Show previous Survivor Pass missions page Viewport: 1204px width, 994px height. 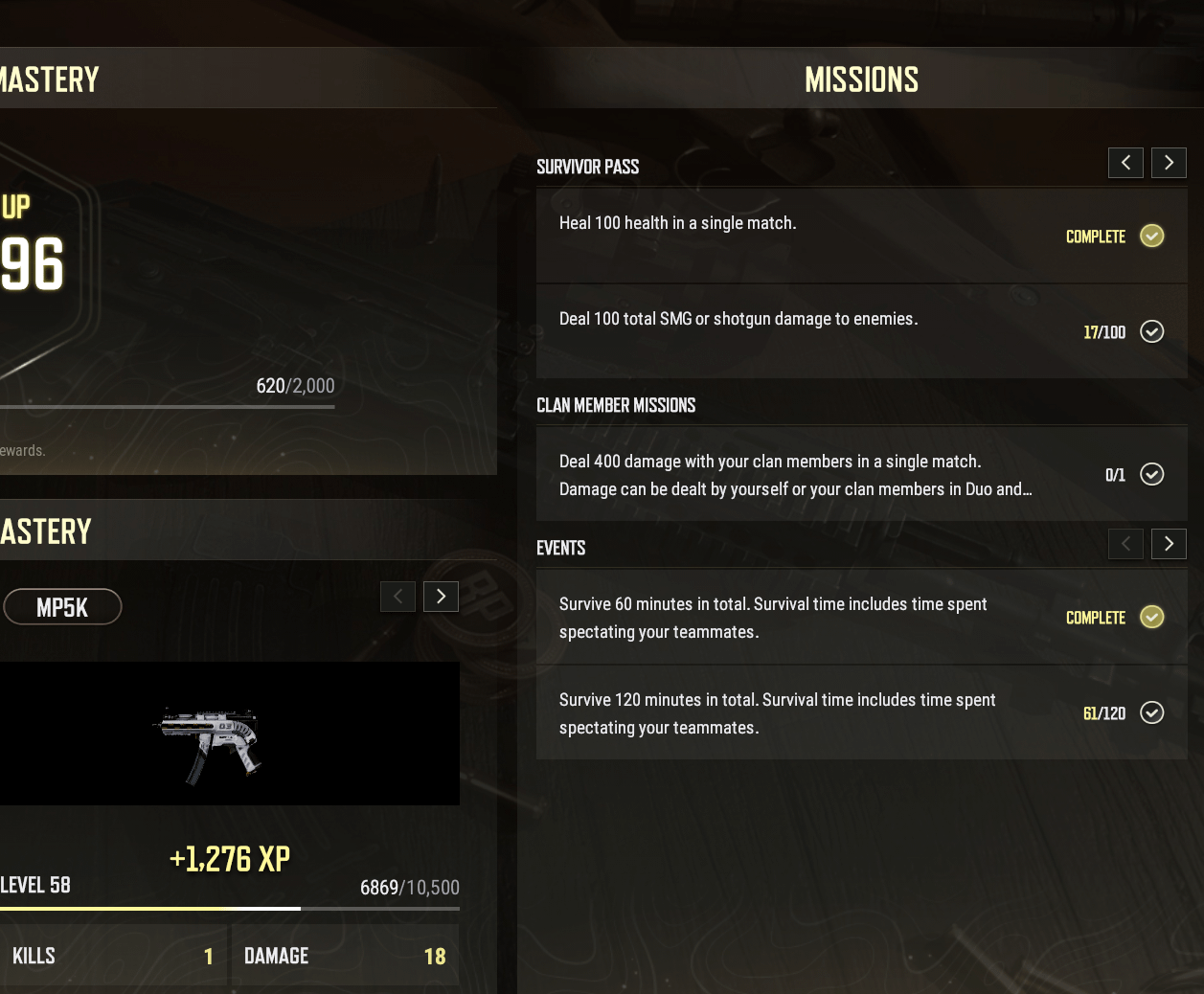(x=1125, y=163)
